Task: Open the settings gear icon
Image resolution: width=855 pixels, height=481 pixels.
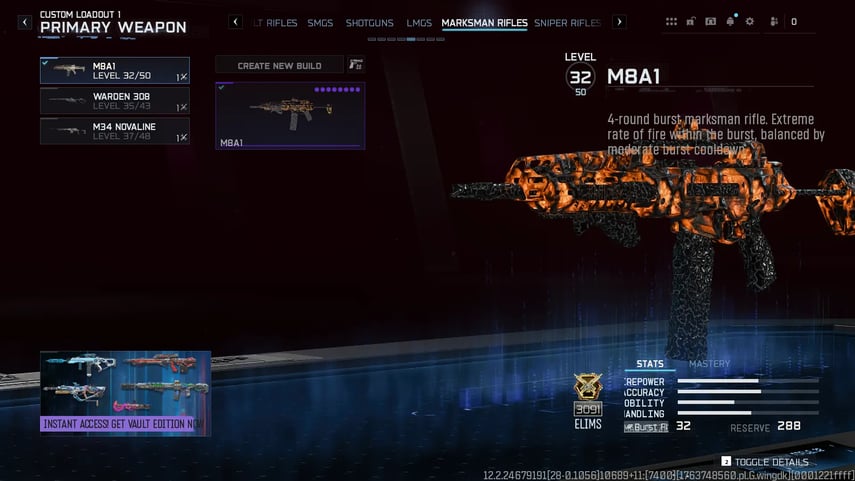Action: [749, 21]
